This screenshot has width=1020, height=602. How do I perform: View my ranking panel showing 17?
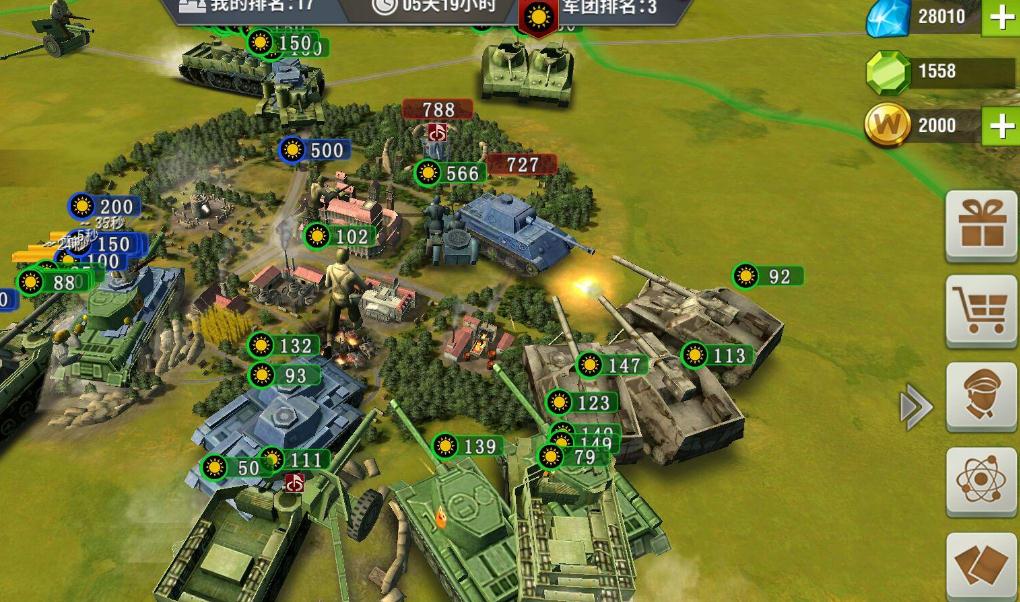[247, 8]
